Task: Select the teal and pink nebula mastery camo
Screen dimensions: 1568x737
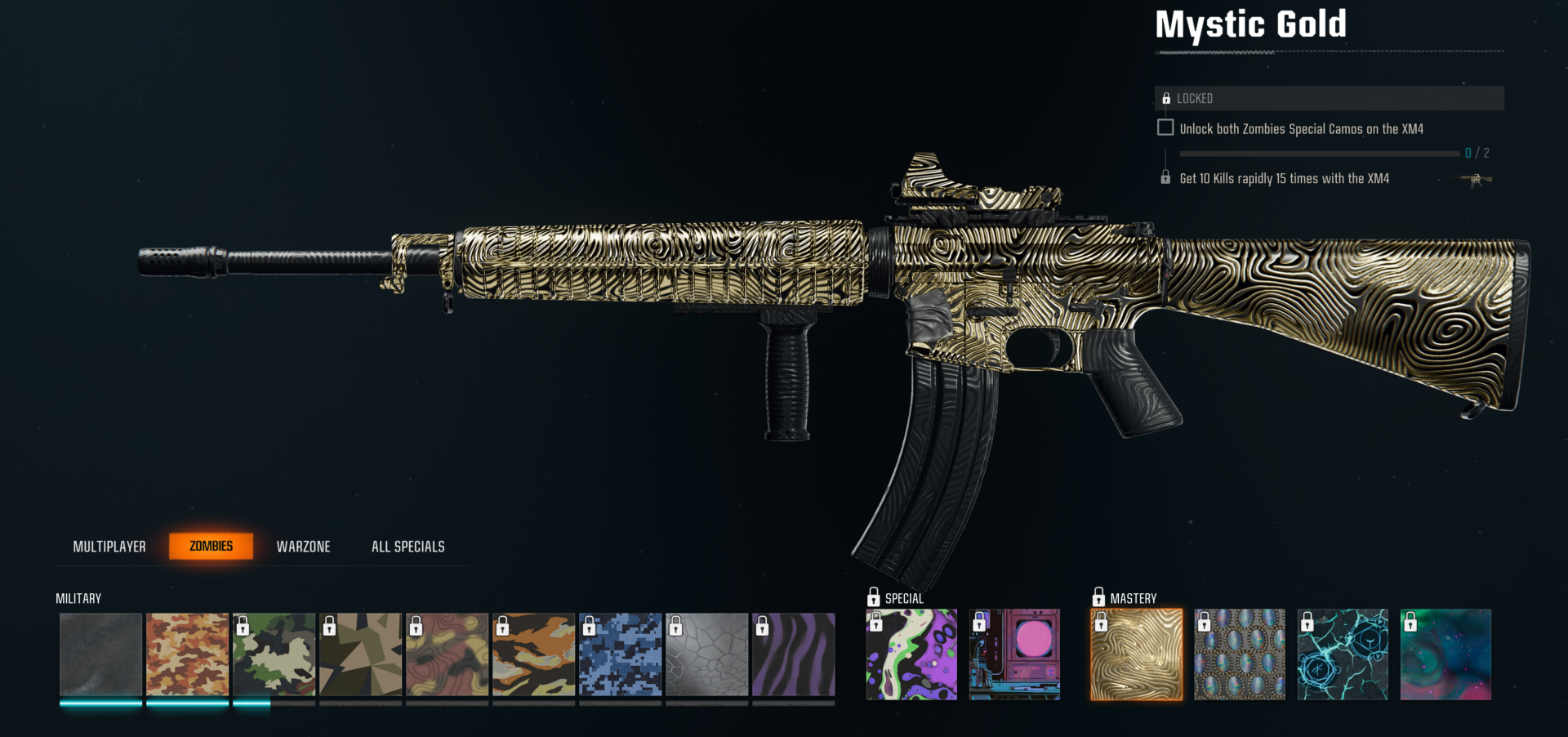Action: pyautogui.click(x=1445, y=654)
